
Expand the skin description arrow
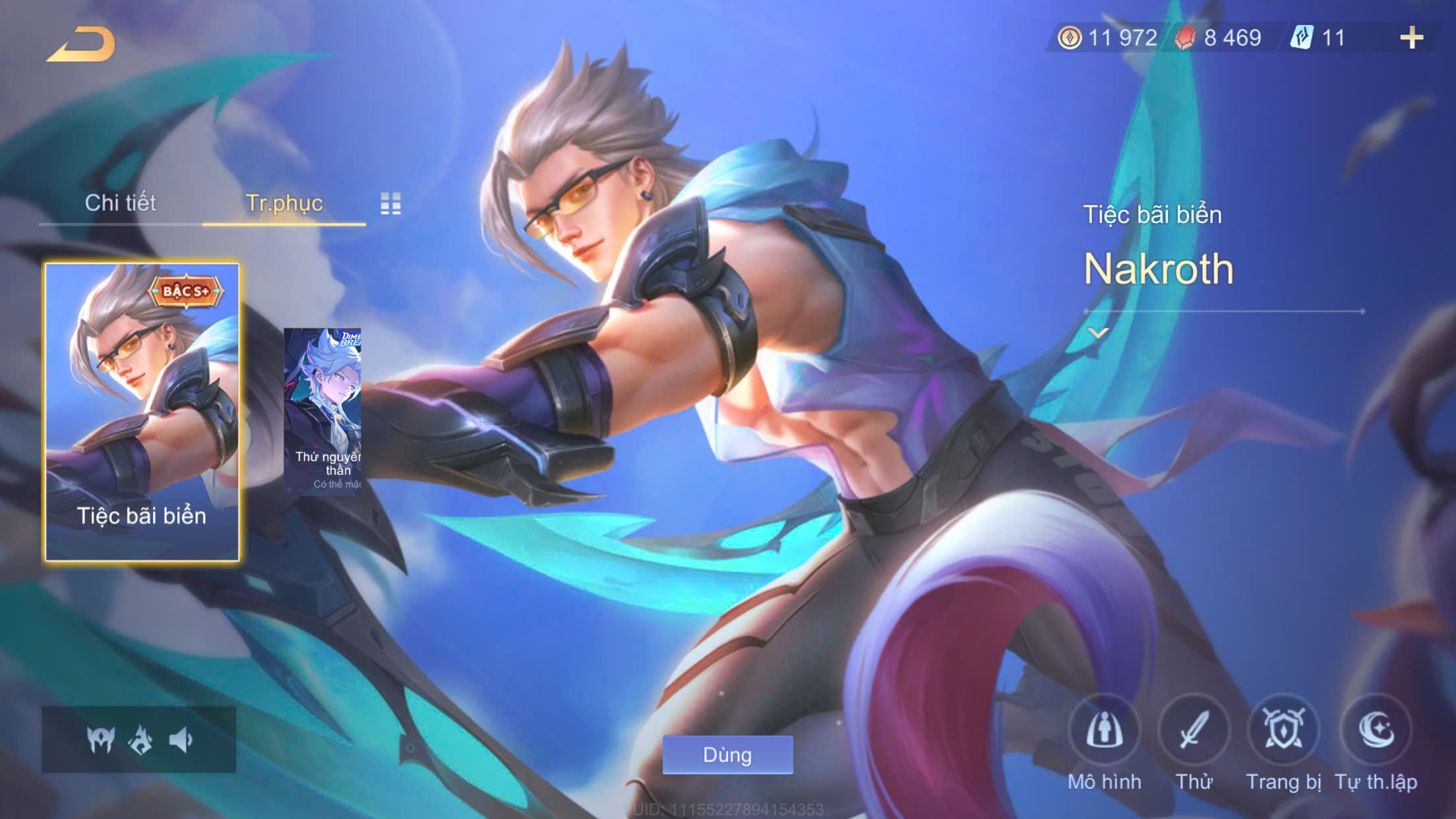(x=1098, y=333)
